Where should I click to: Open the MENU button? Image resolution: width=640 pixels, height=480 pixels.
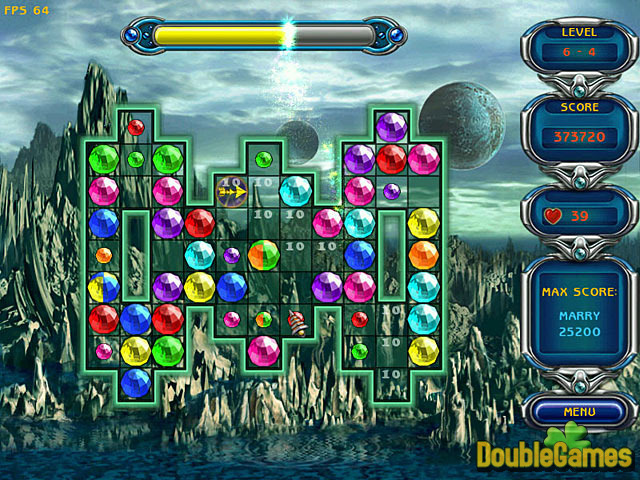(x=579, y=411)
